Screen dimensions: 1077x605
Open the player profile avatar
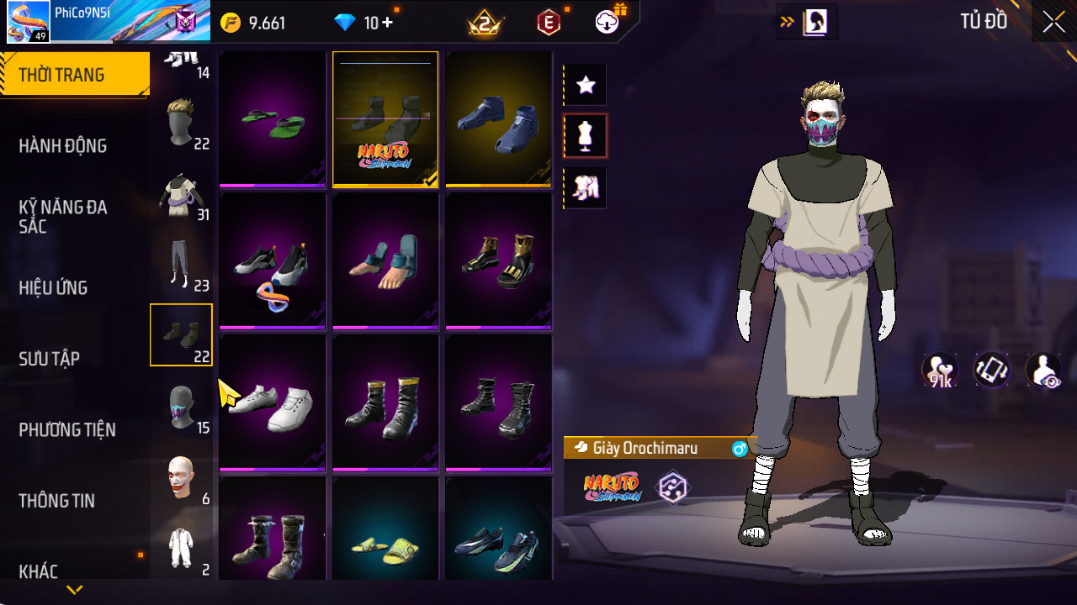[29, 22]
